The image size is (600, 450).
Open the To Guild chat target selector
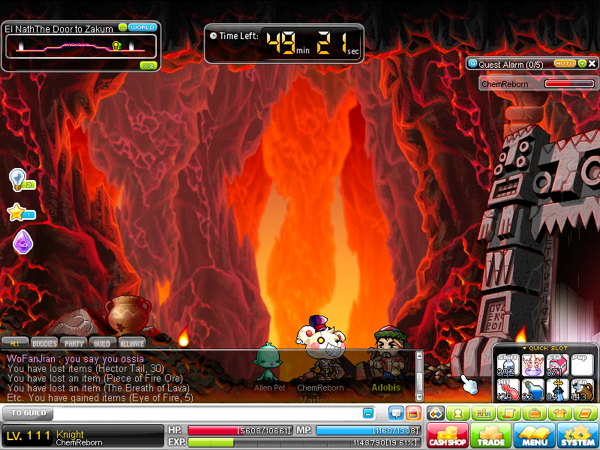[27, 412]
